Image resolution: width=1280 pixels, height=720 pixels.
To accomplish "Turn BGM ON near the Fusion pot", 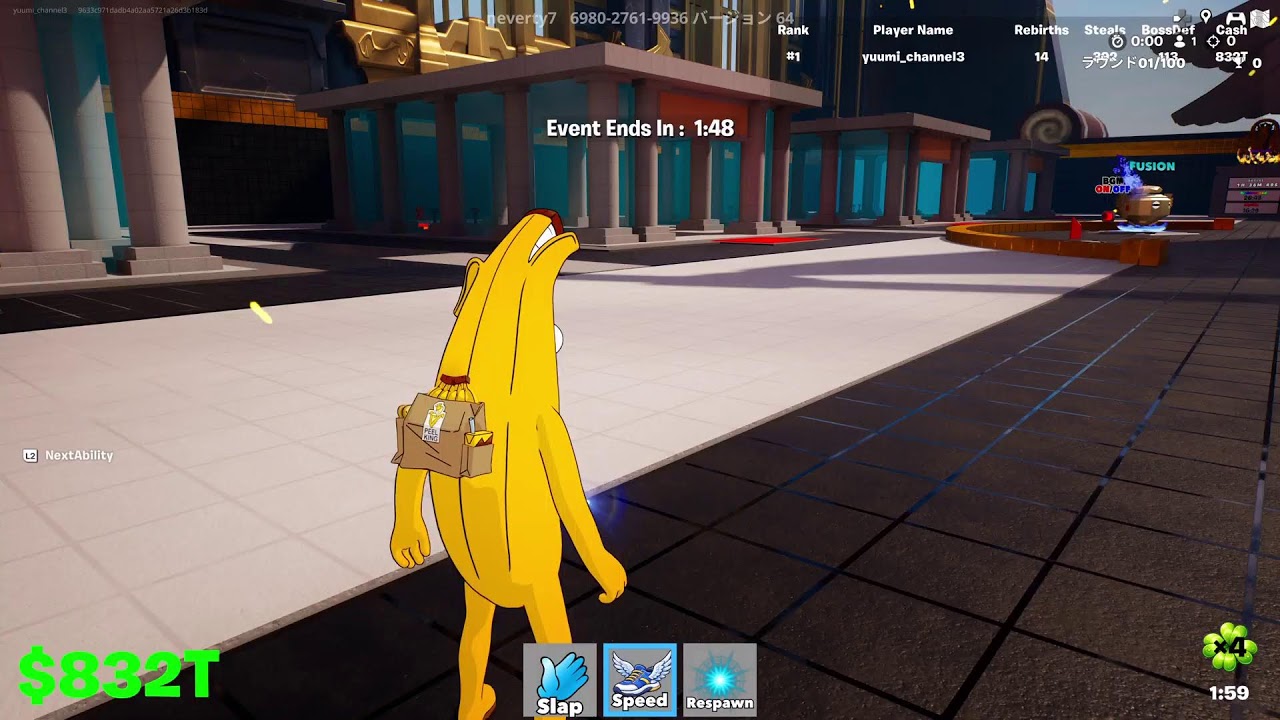I will (1103, 189).
